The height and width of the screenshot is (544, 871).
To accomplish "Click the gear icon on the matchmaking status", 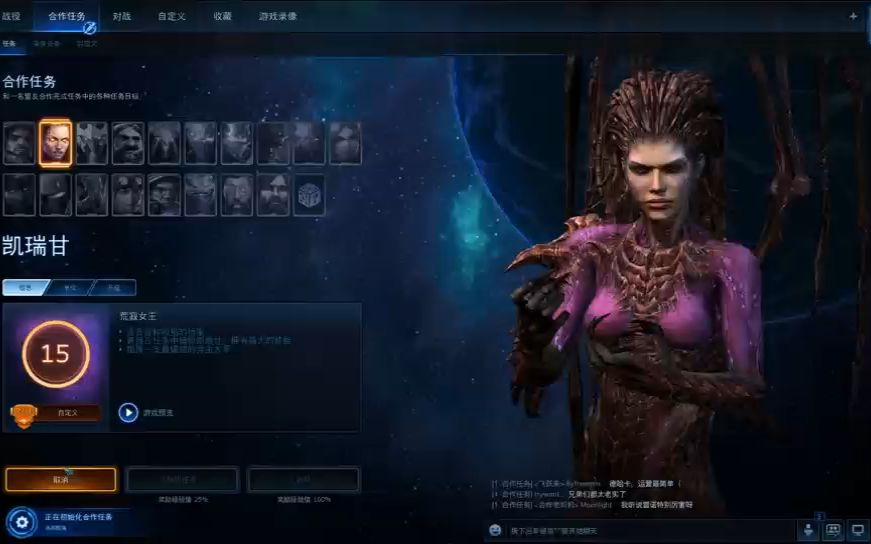I will pyautogui.click(x=21, y=522).
